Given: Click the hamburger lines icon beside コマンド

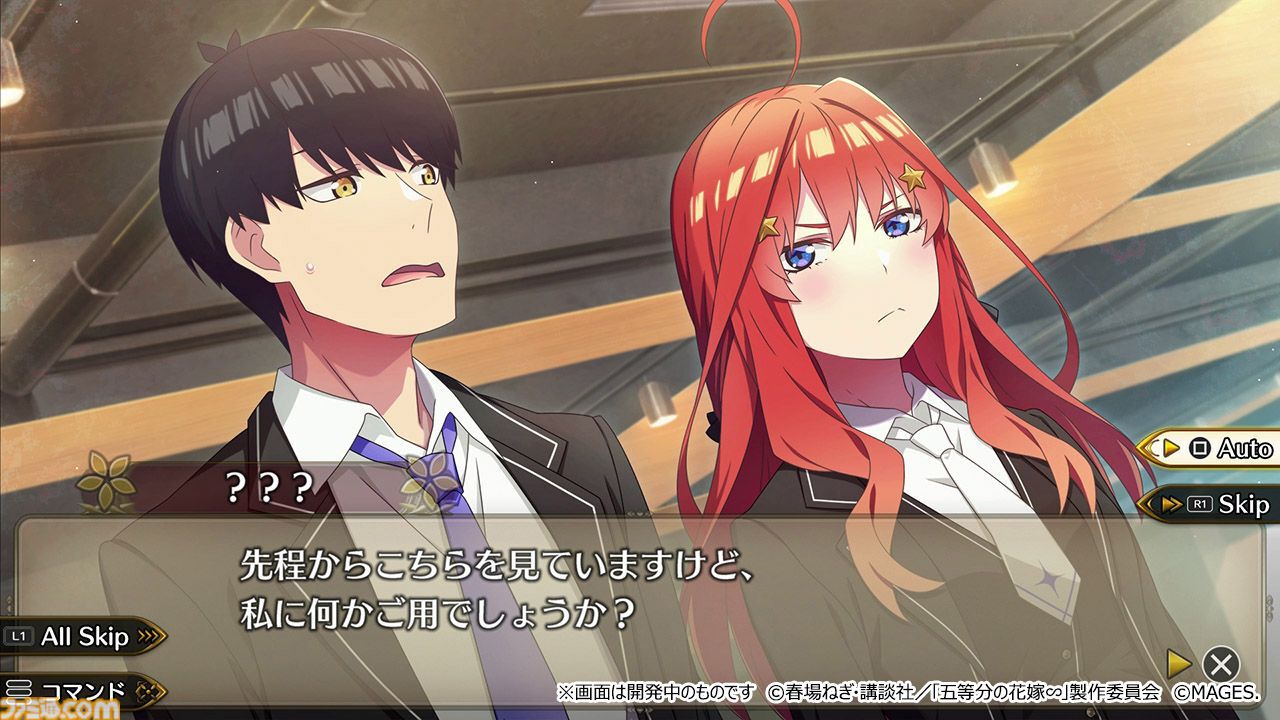Looking at the screenshot, I should [19, 688].
